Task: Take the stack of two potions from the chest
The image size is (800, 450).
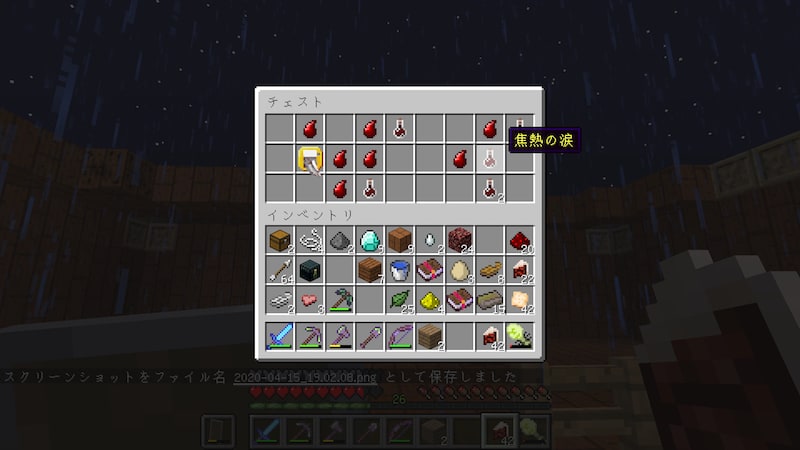Action: 490,187
